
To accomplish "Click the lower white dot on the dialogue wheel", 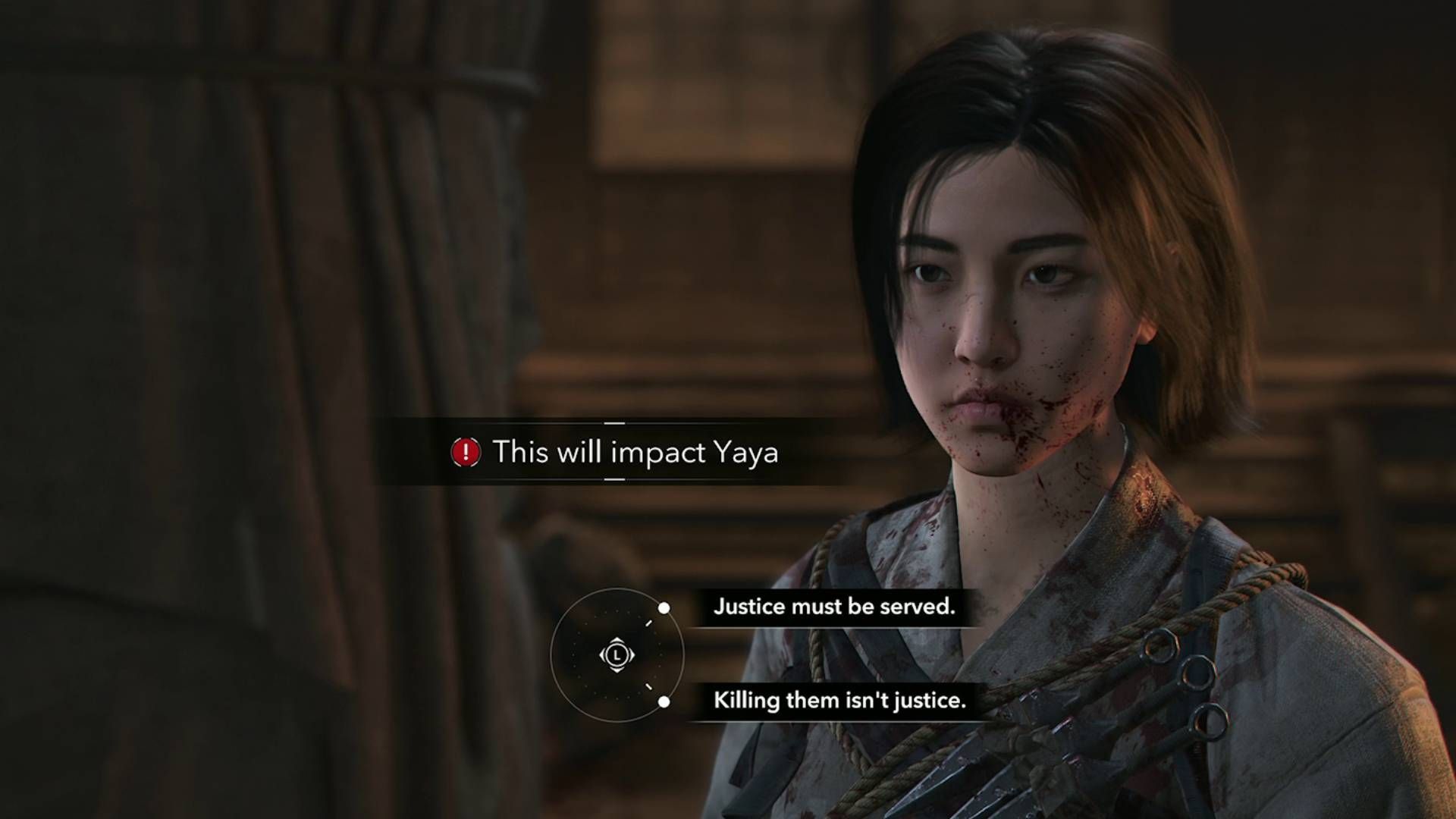I will pyautogui.click(x=664, y=701).
